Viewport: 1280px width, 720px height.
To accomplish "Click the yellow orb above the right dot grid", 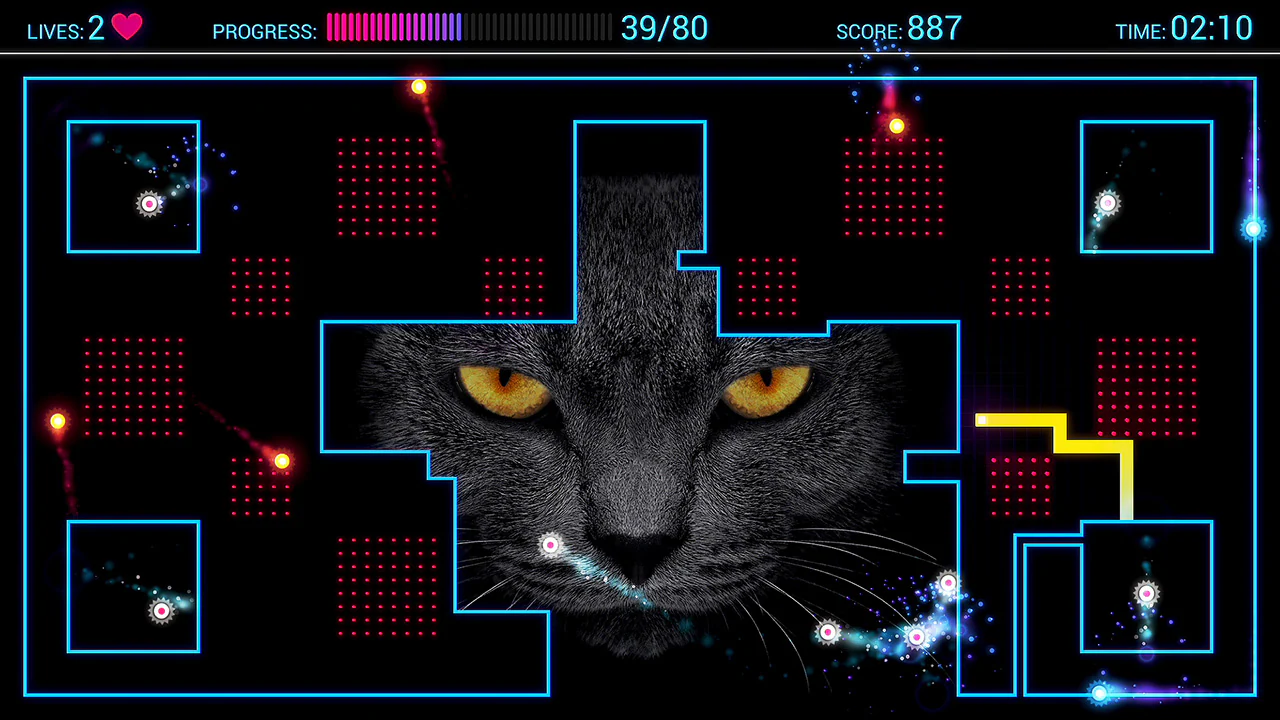I will (x=896, y=126).
